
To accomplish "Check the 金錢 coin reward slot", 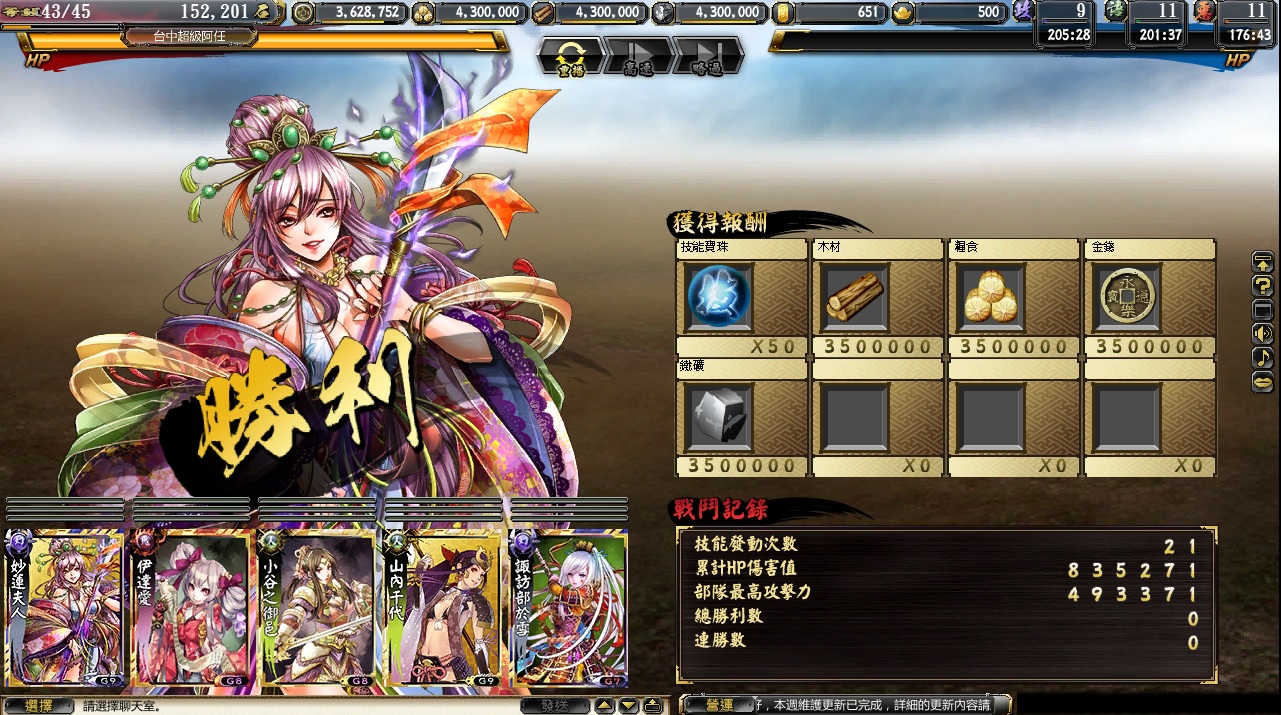I will click(x=1127, y=297).
